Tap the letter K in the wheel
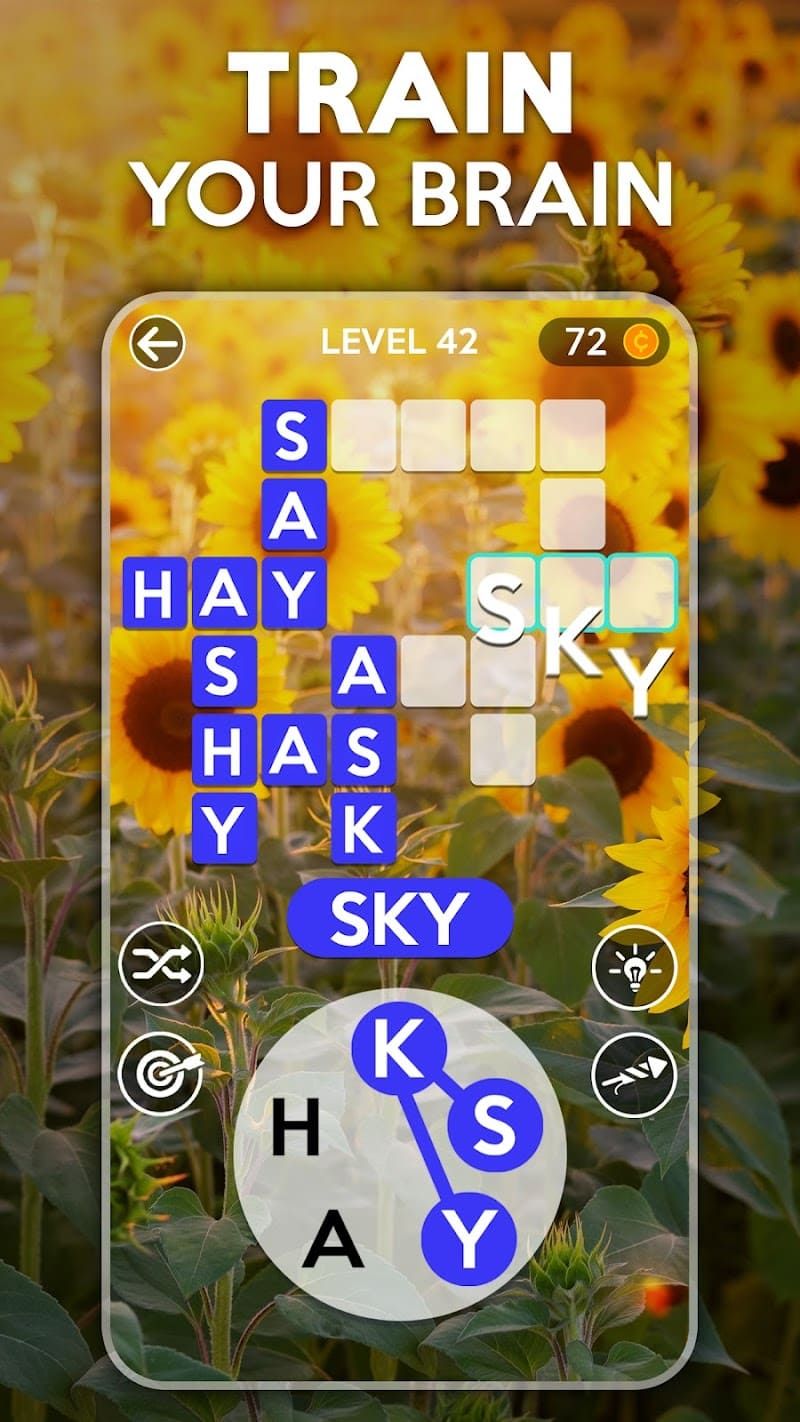This screenshot has height=1422, width=800. coord(398,1050)
